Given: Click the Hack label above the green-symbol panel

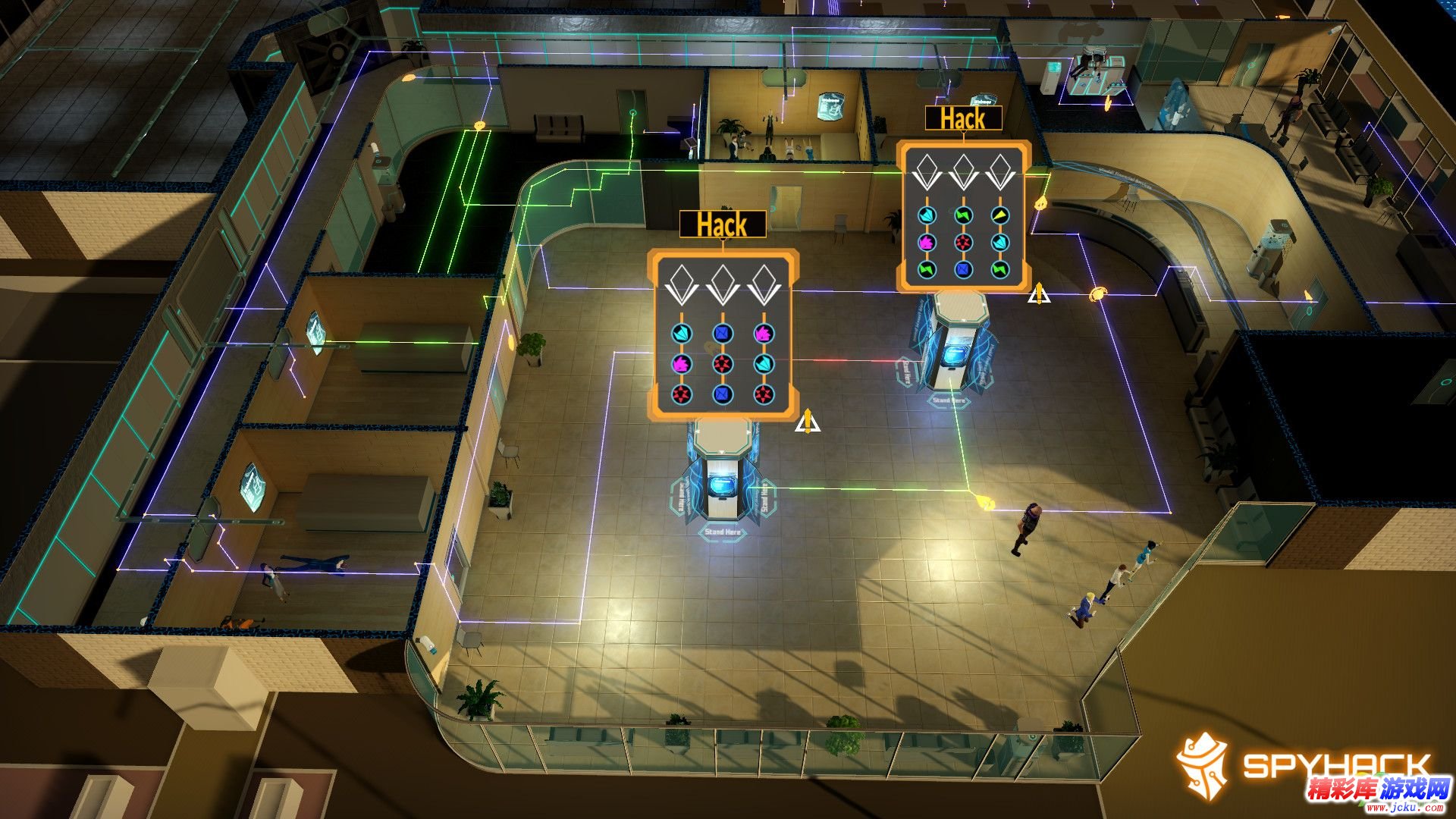Looking at the screenshot, I should coord(963,119).
